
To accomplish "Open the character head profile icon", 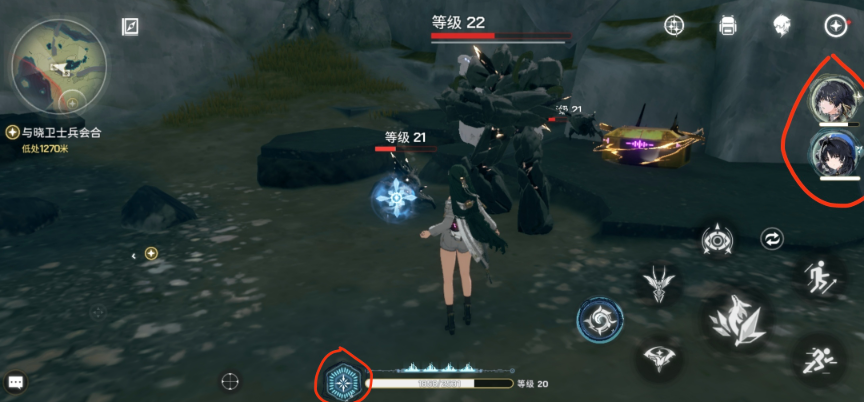I will pyautogui.click(x=782, y=26).
